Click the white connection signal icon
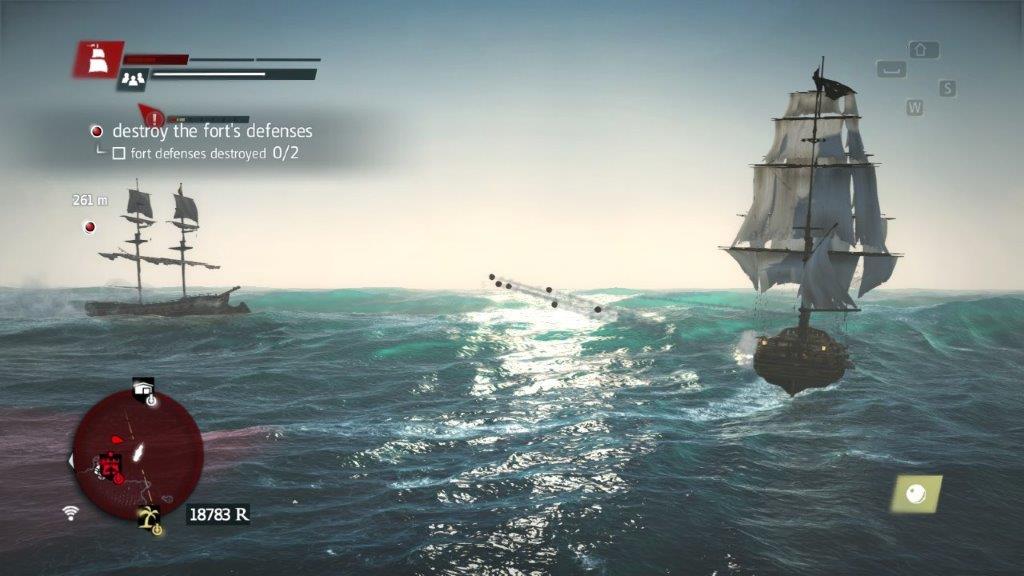Viewport: 1024px width, 576px height. [70, 513]
